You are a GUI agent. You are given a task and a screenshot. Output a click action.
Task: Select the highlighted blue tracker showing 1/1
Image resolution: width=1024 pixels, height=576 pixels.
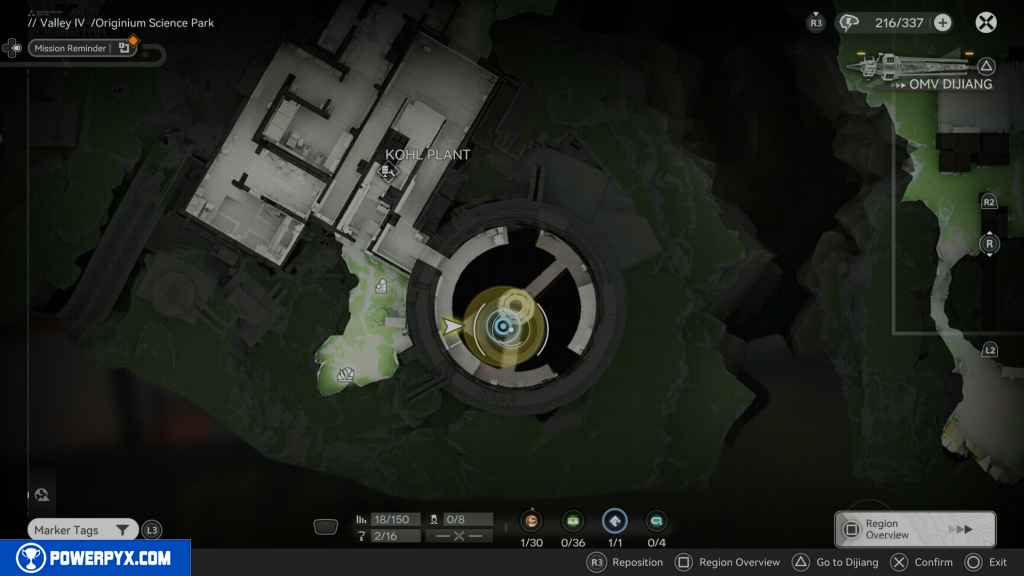coord(614,521)
